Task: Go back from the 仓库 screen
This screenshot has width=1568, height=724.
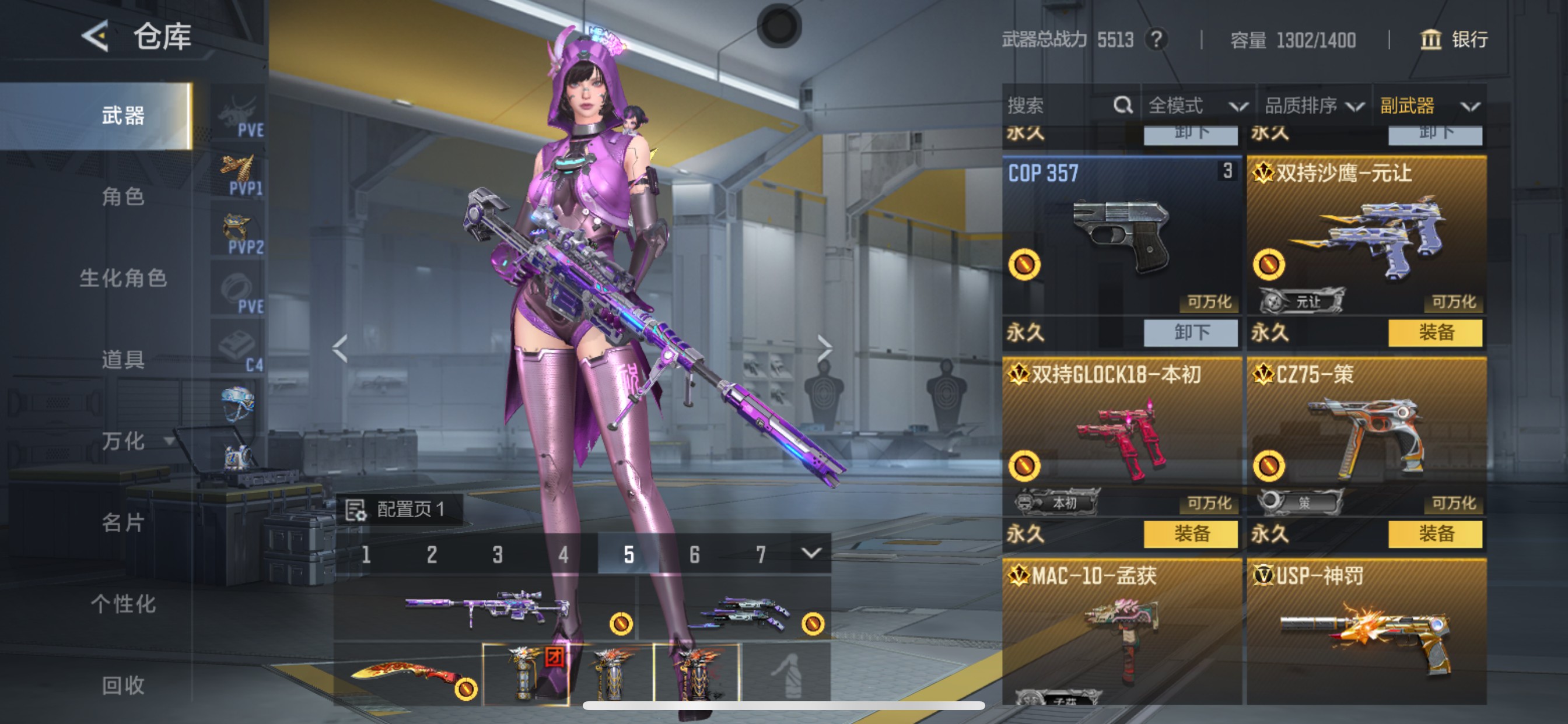Action: (95, 37)
